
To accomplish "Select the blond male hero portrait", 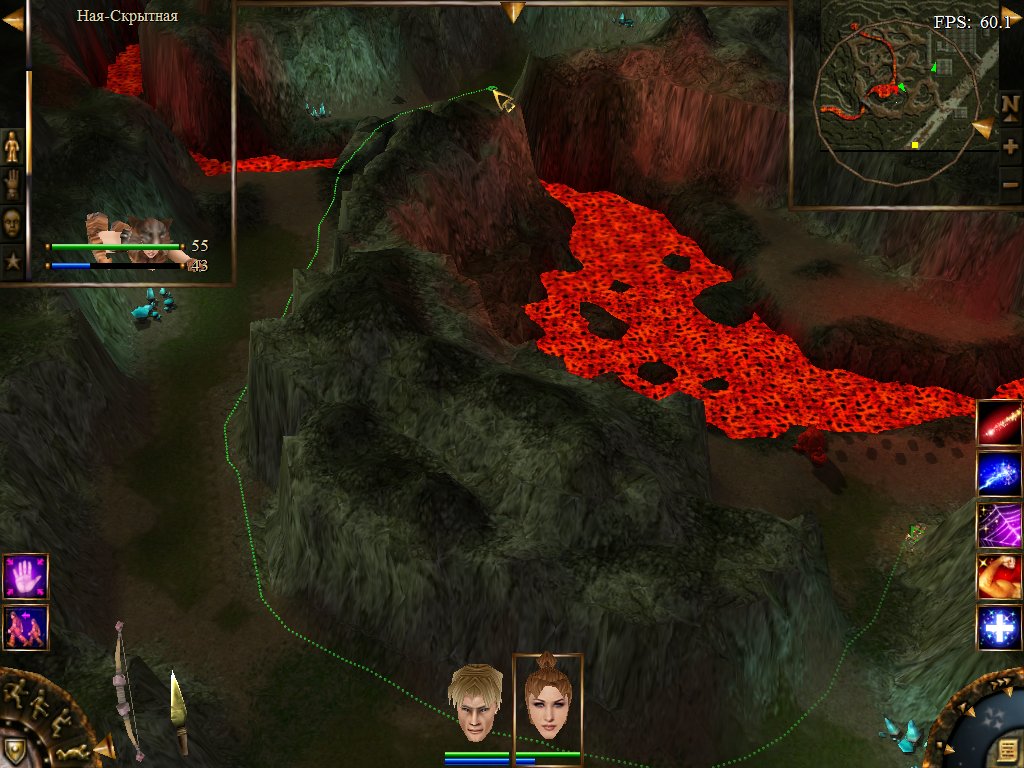I will pos(475,703).
